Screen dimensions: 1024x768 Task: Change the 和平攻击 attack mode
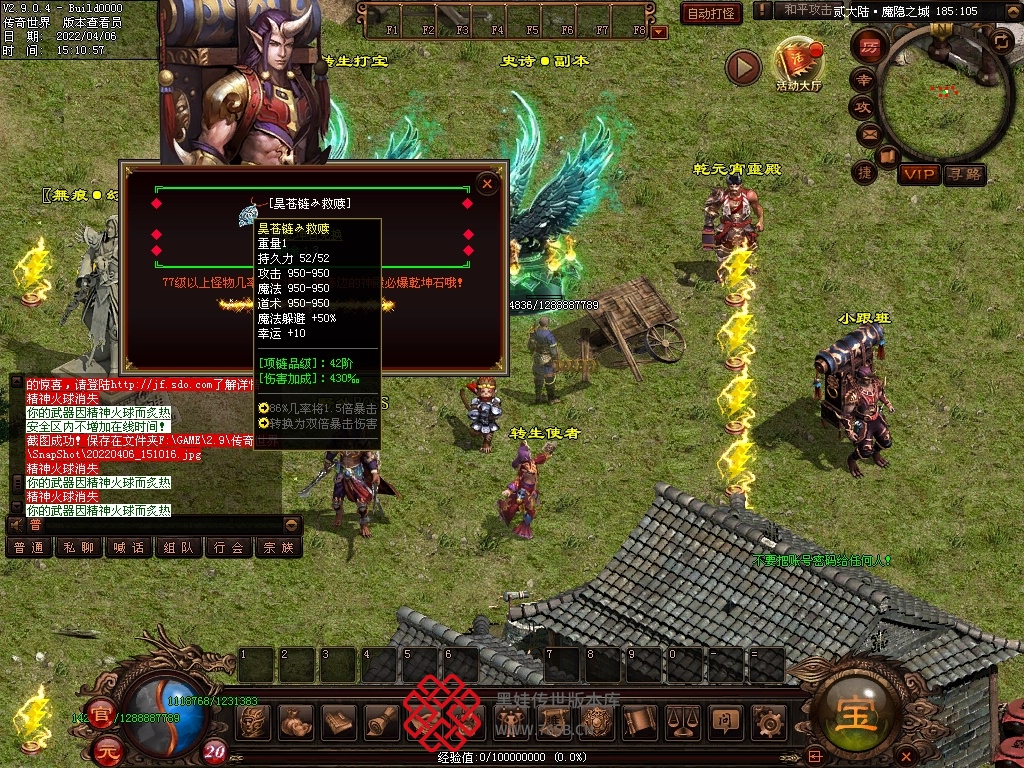pos(806,10)
